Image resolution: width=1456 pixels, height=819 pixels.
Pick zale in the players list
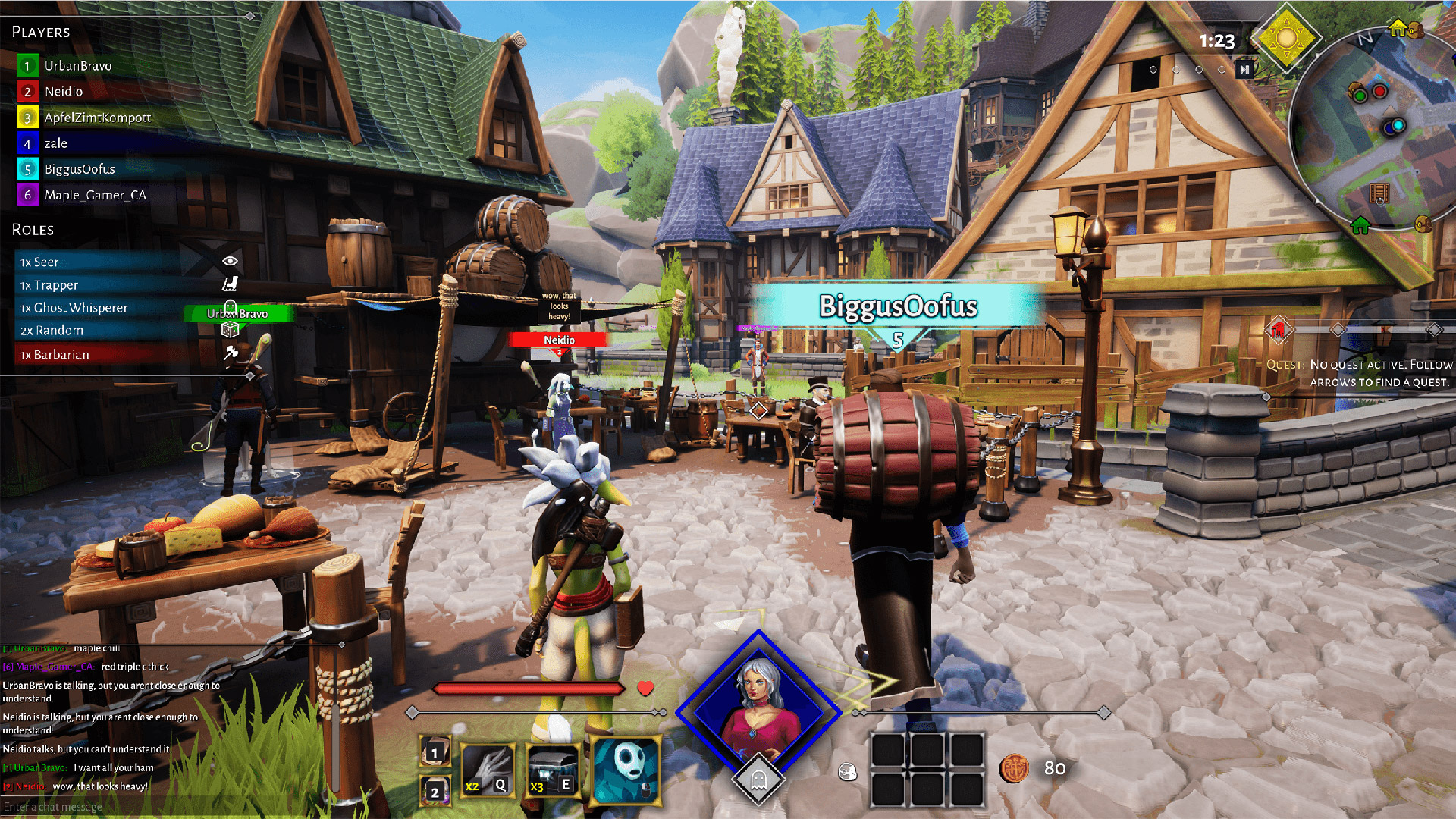pos(55,143)
